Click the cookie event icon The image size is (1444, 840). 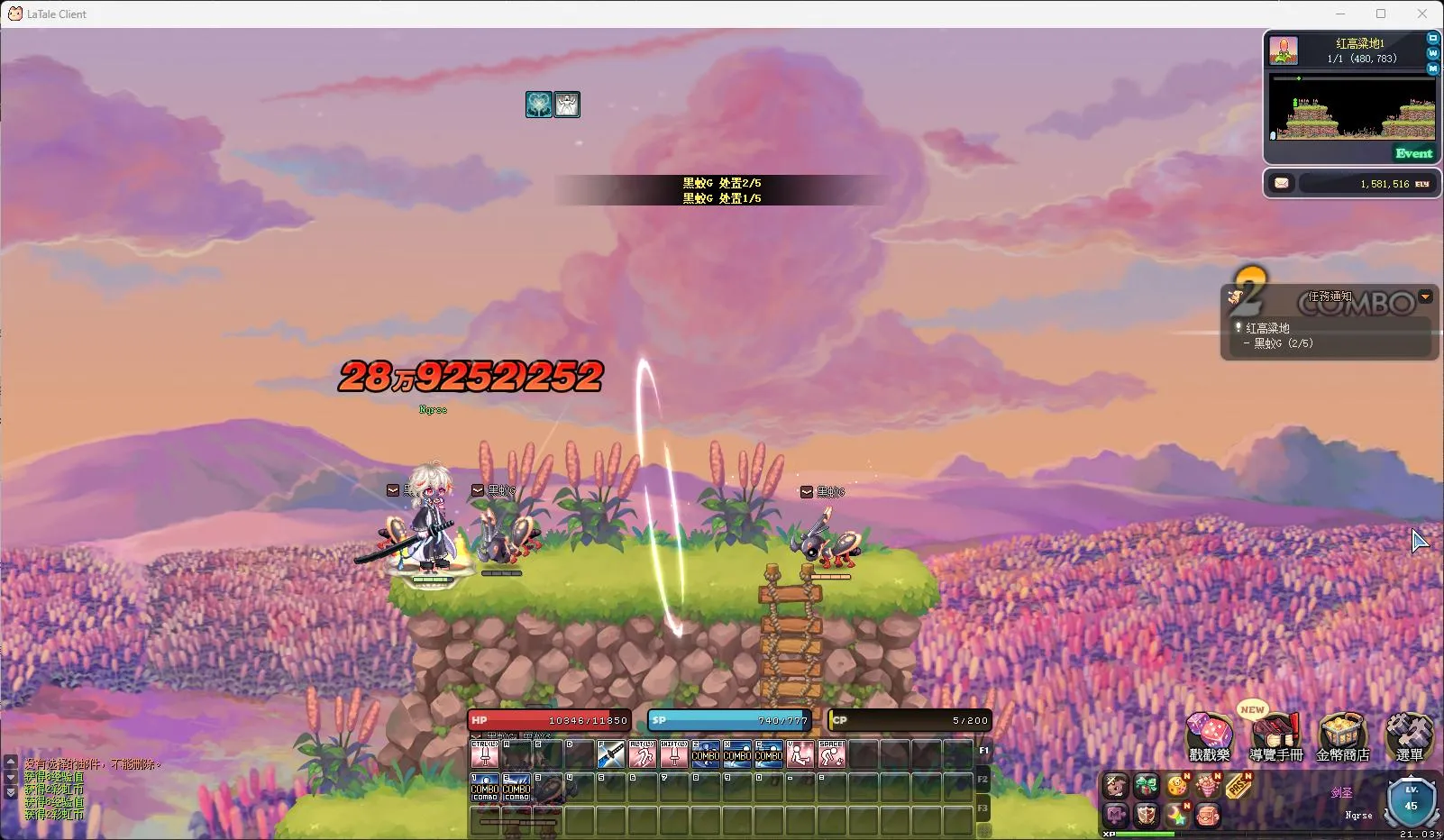click(1177, 787)
